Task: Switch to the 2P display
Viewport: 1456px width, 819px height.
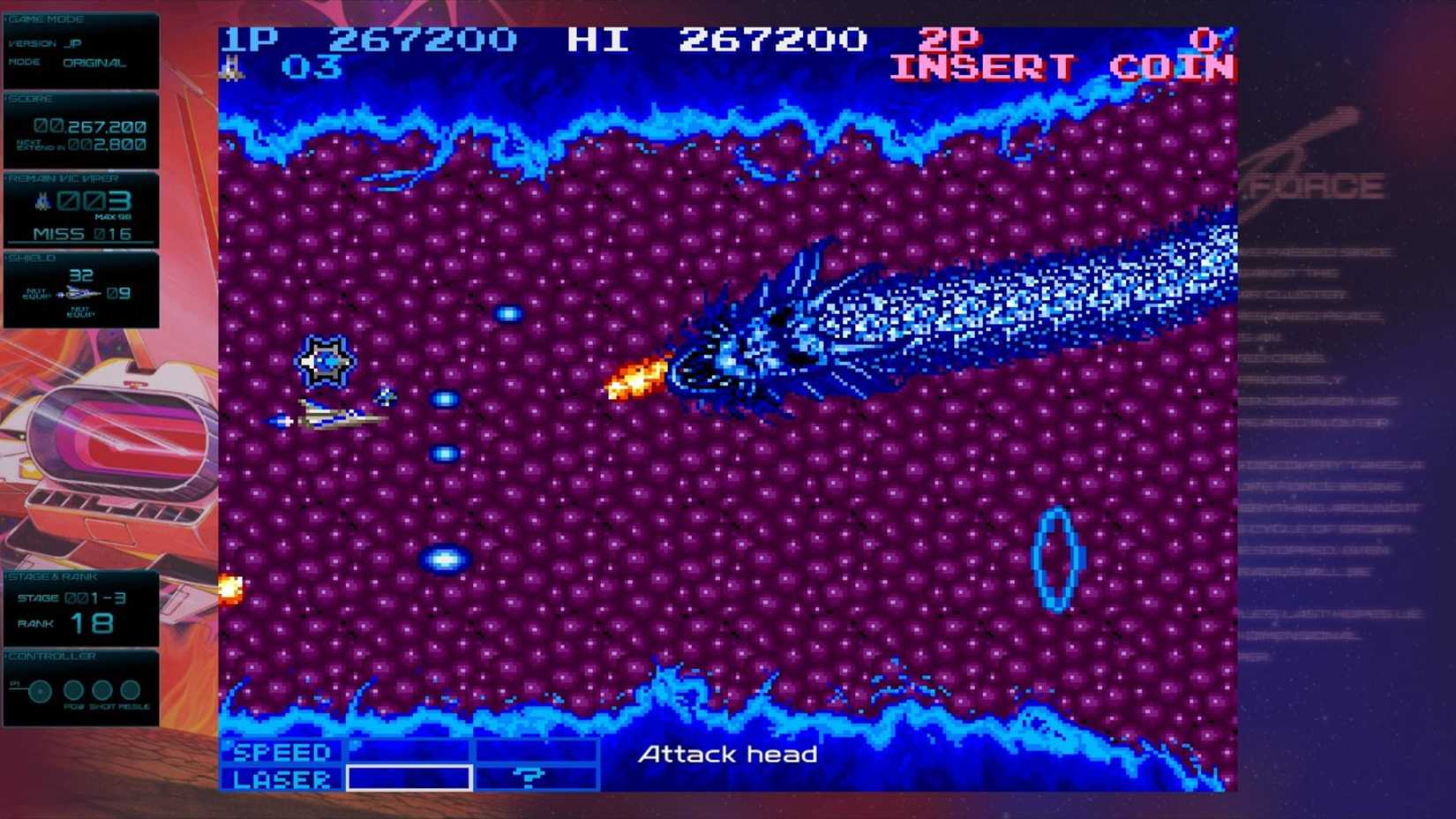Action: [x=949, y=39]
